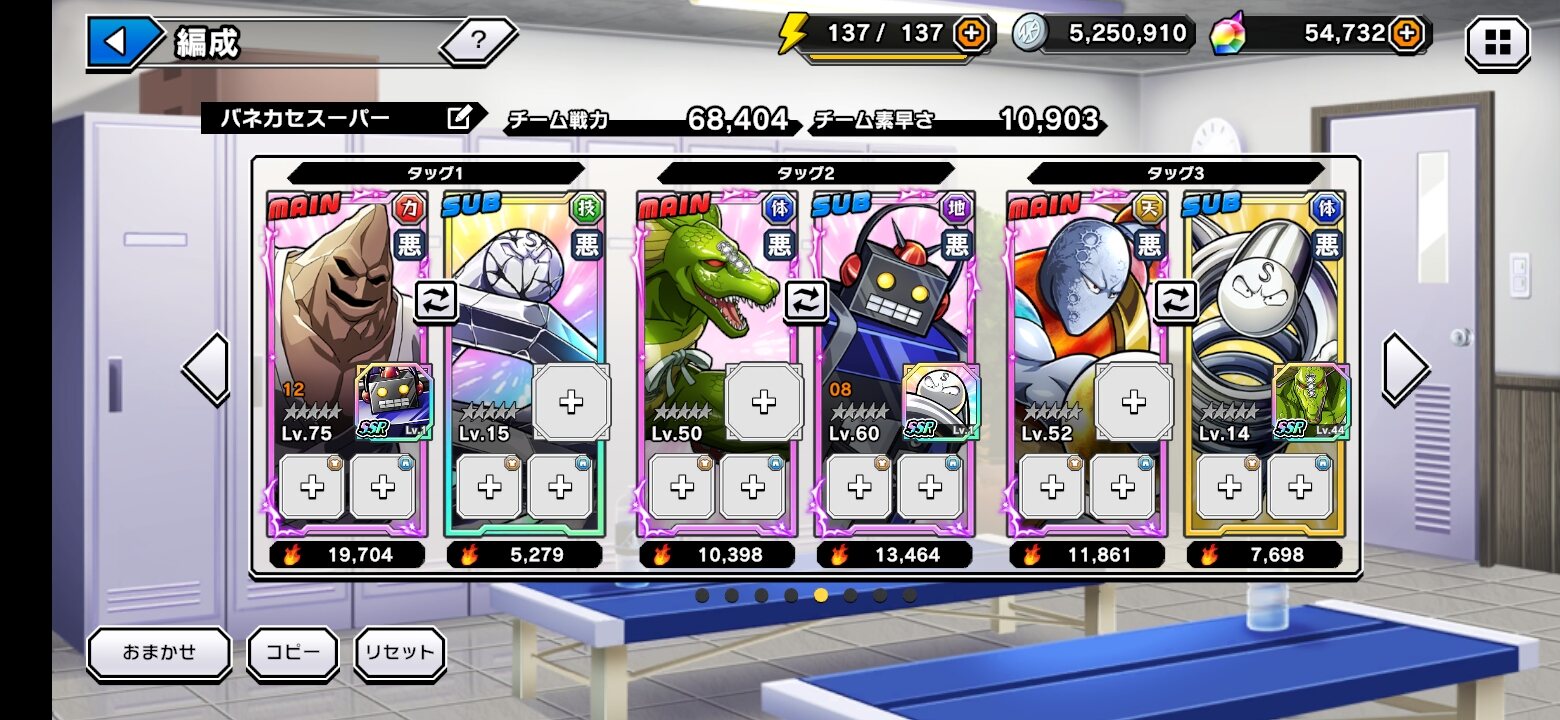
Task: Copy the team with コピー
Action: [293, 653]
